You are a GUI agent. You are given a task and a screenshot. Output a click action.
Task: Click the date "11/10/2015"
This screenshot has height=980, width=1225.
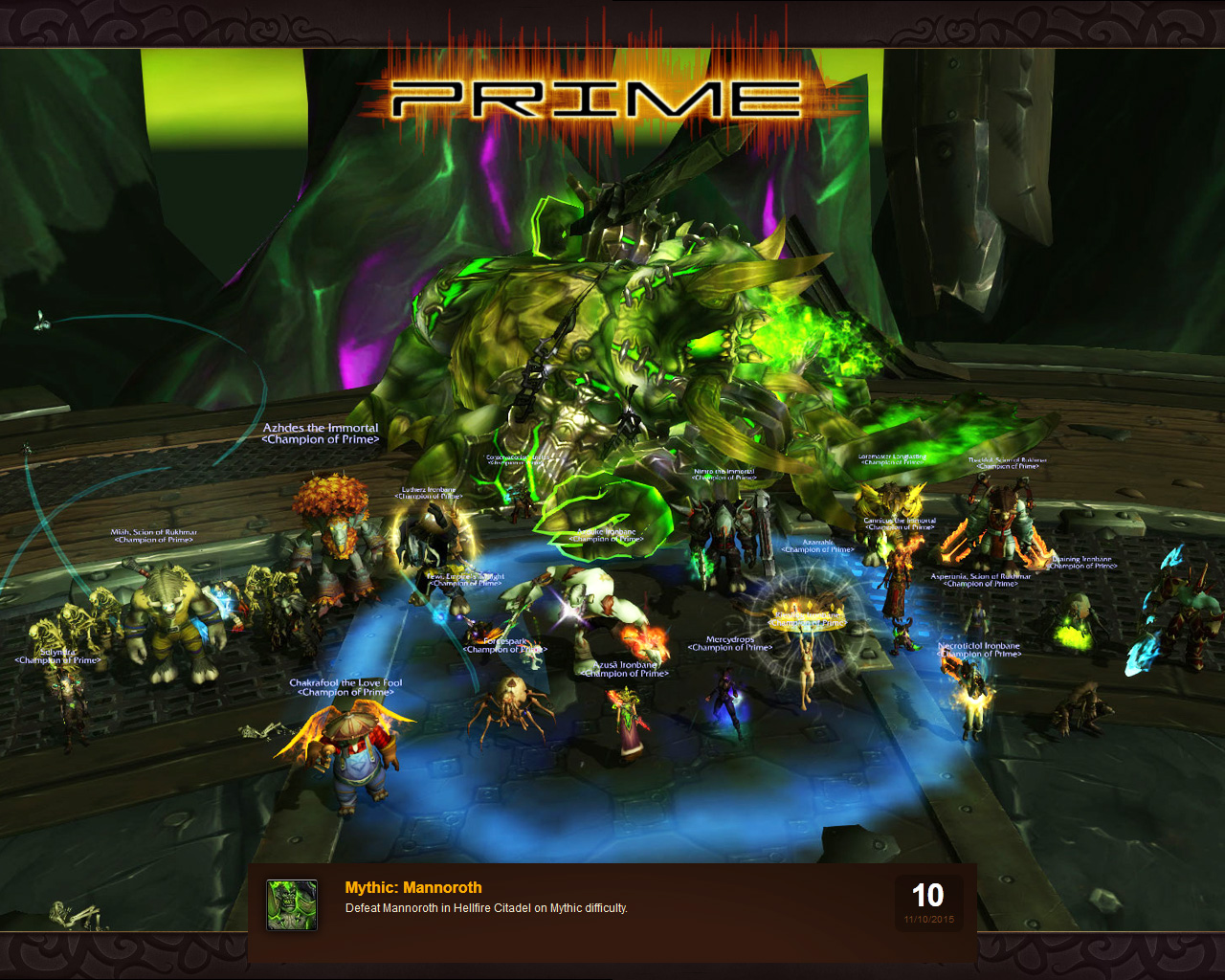pos(928,919)
